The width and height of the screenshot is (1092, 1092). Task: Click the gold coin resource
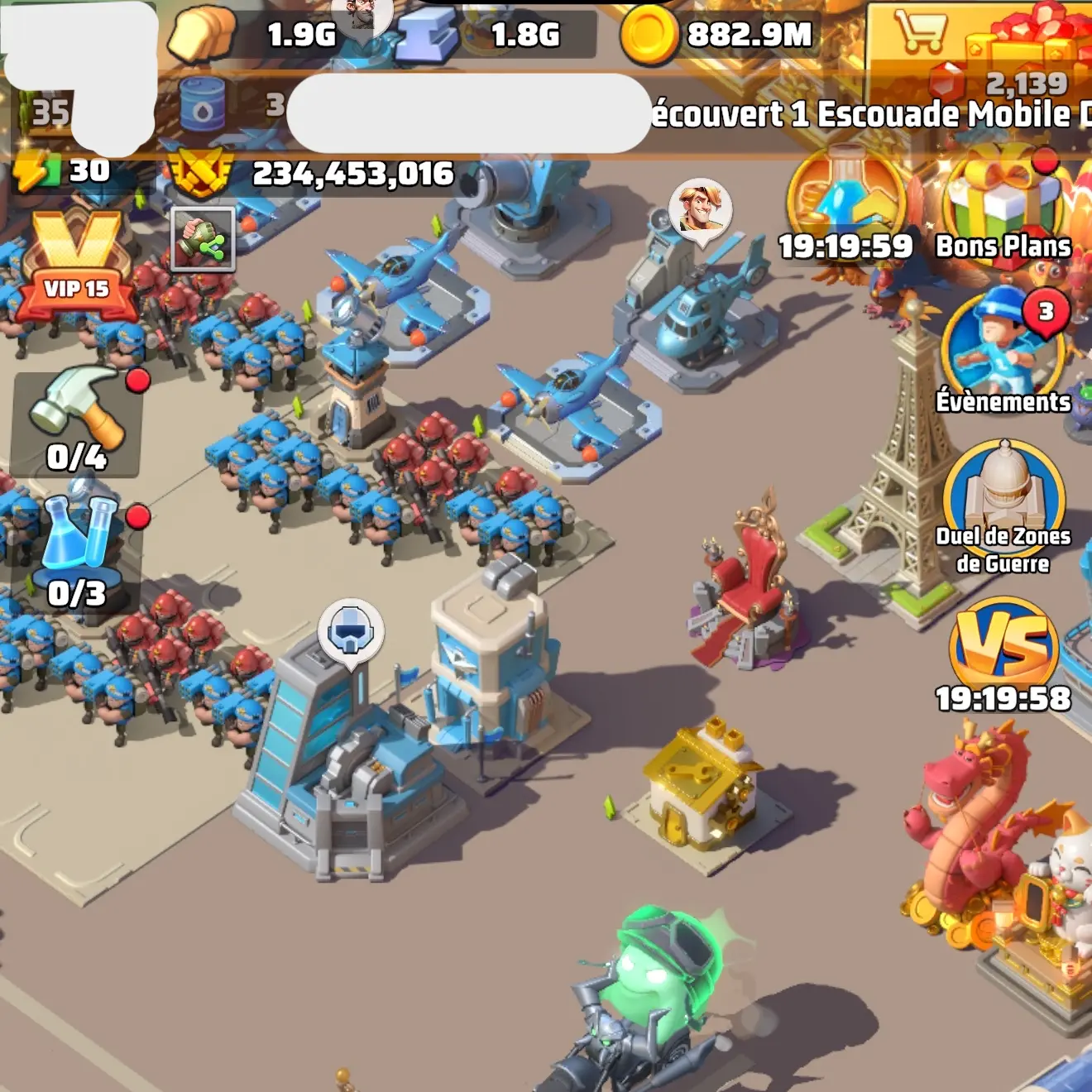pos(649,35)
